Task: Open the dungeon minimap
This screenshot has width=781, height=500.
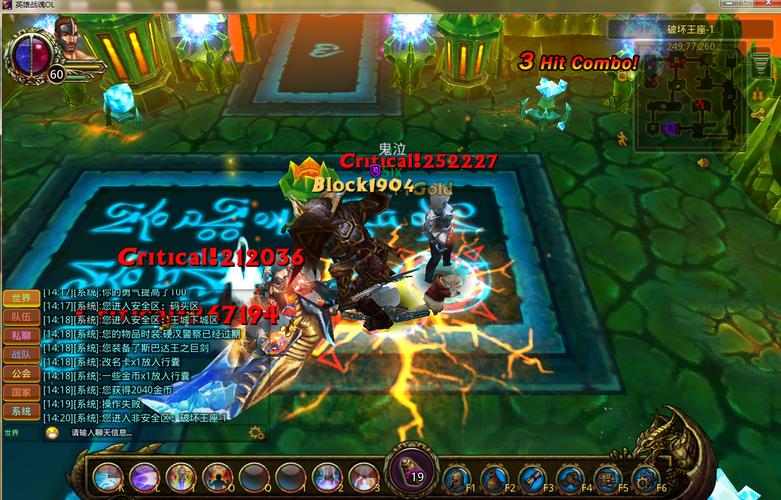Action: (690, 95)
